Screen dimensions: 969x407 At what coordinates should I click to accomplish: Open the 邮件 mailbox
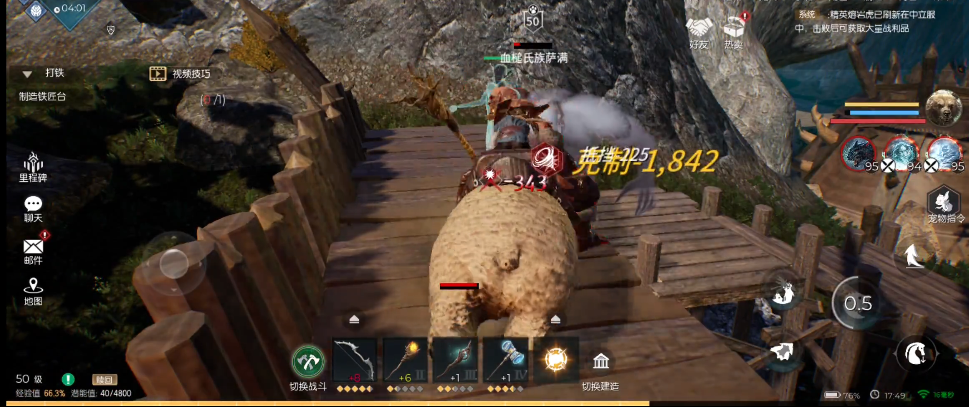[x=34, y=247]
